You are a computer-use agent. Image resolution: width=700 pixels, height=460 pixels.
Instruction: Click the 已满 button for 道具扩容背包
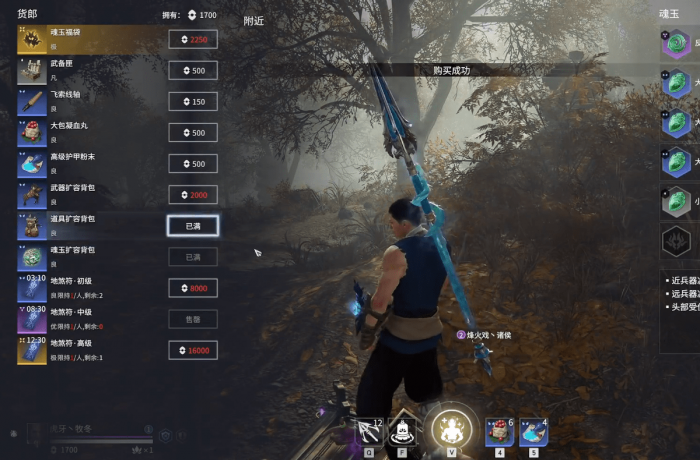[x=193, y=226]
